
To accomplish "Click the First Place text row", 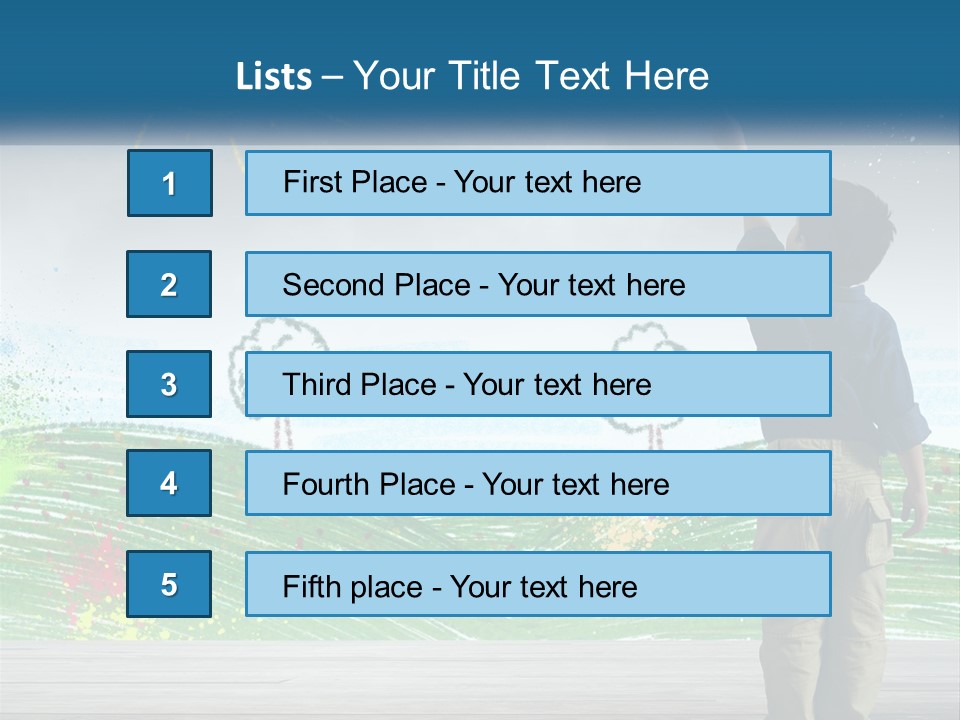I will (x=538, y=183).
